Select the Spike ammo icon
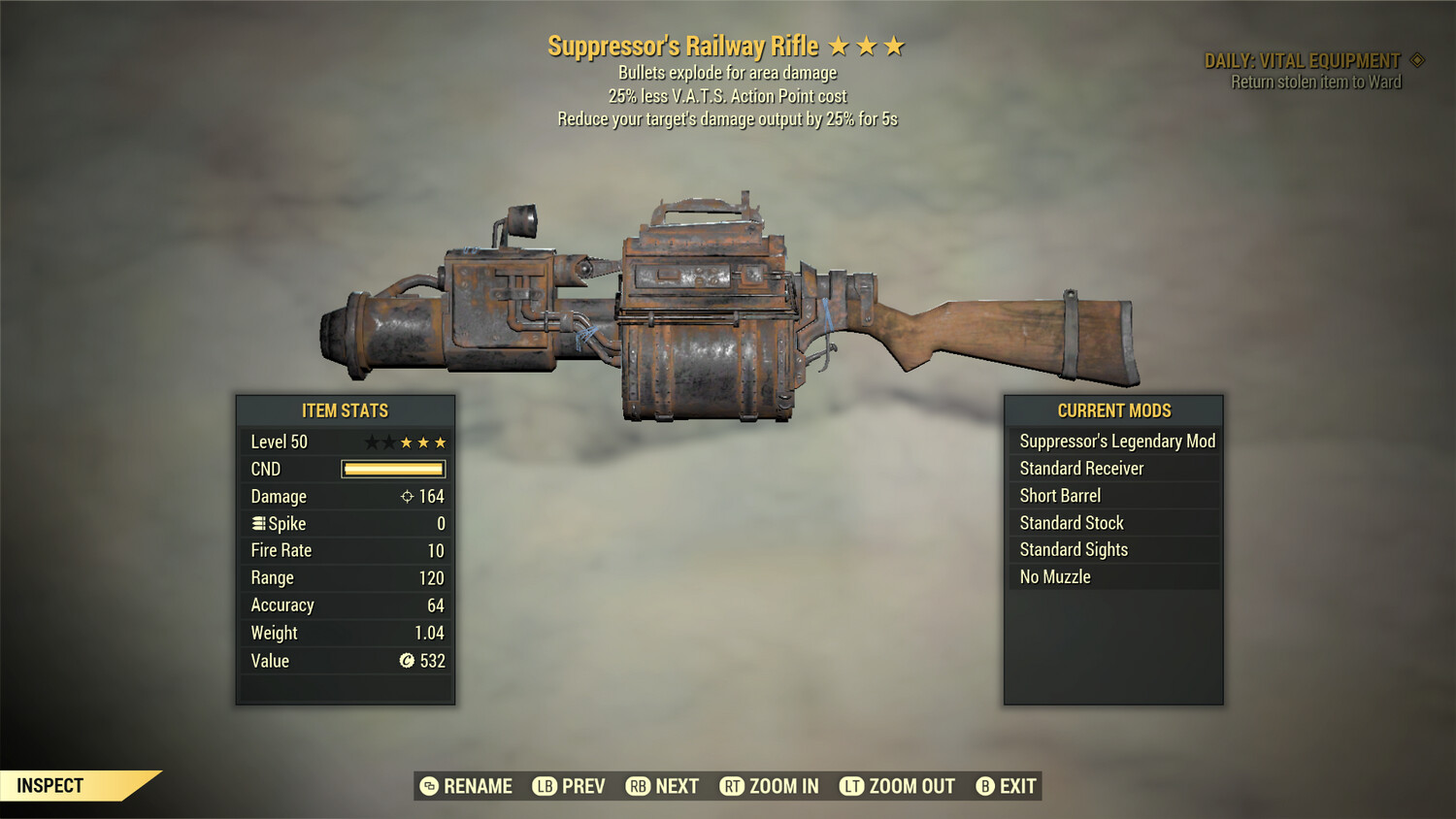Screen dimensions: 1456x819 pyautogui.click(x=256, y=523)
